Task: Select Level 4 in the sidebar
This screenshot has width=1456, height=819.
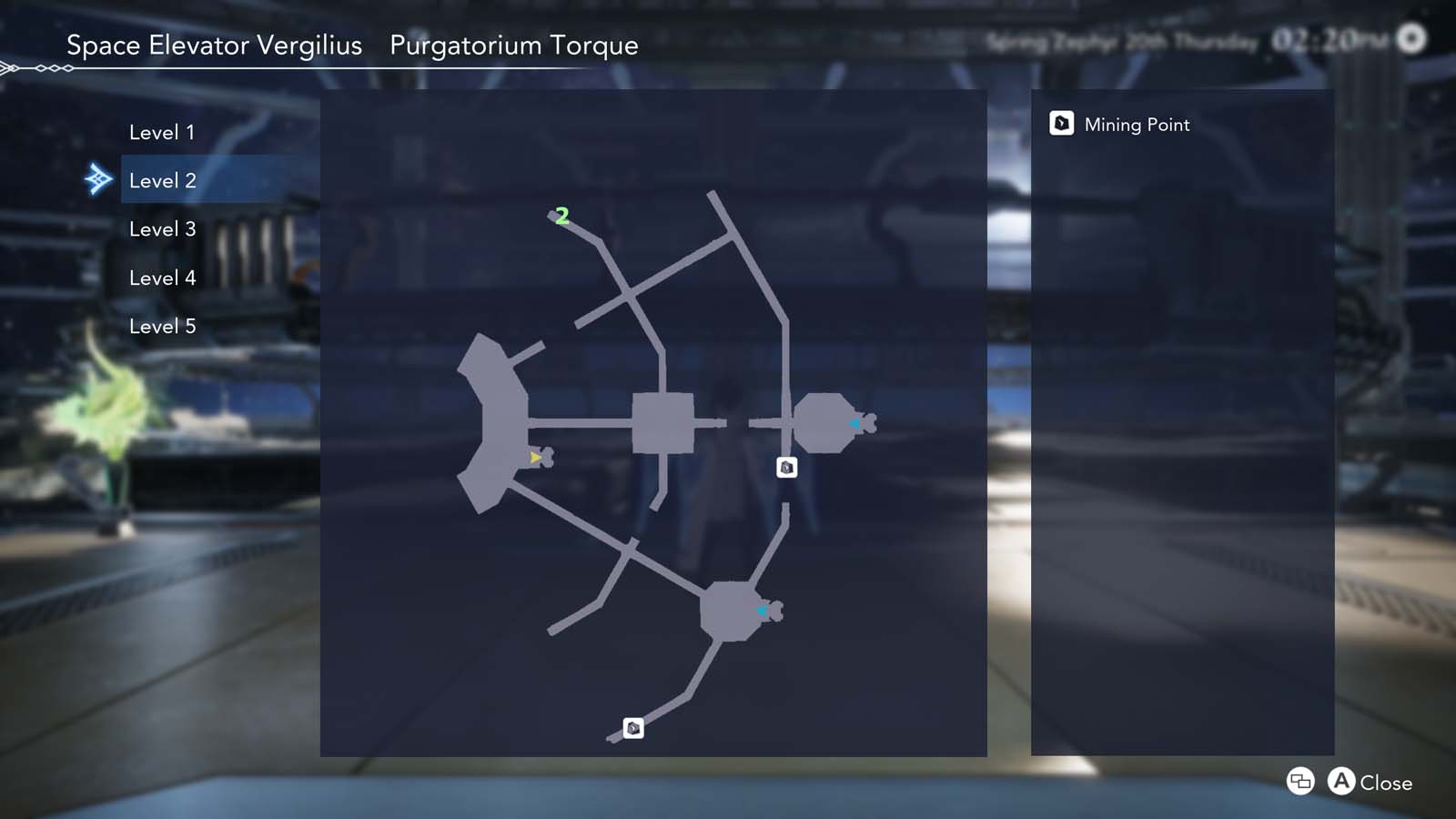Action: (163, 278)
